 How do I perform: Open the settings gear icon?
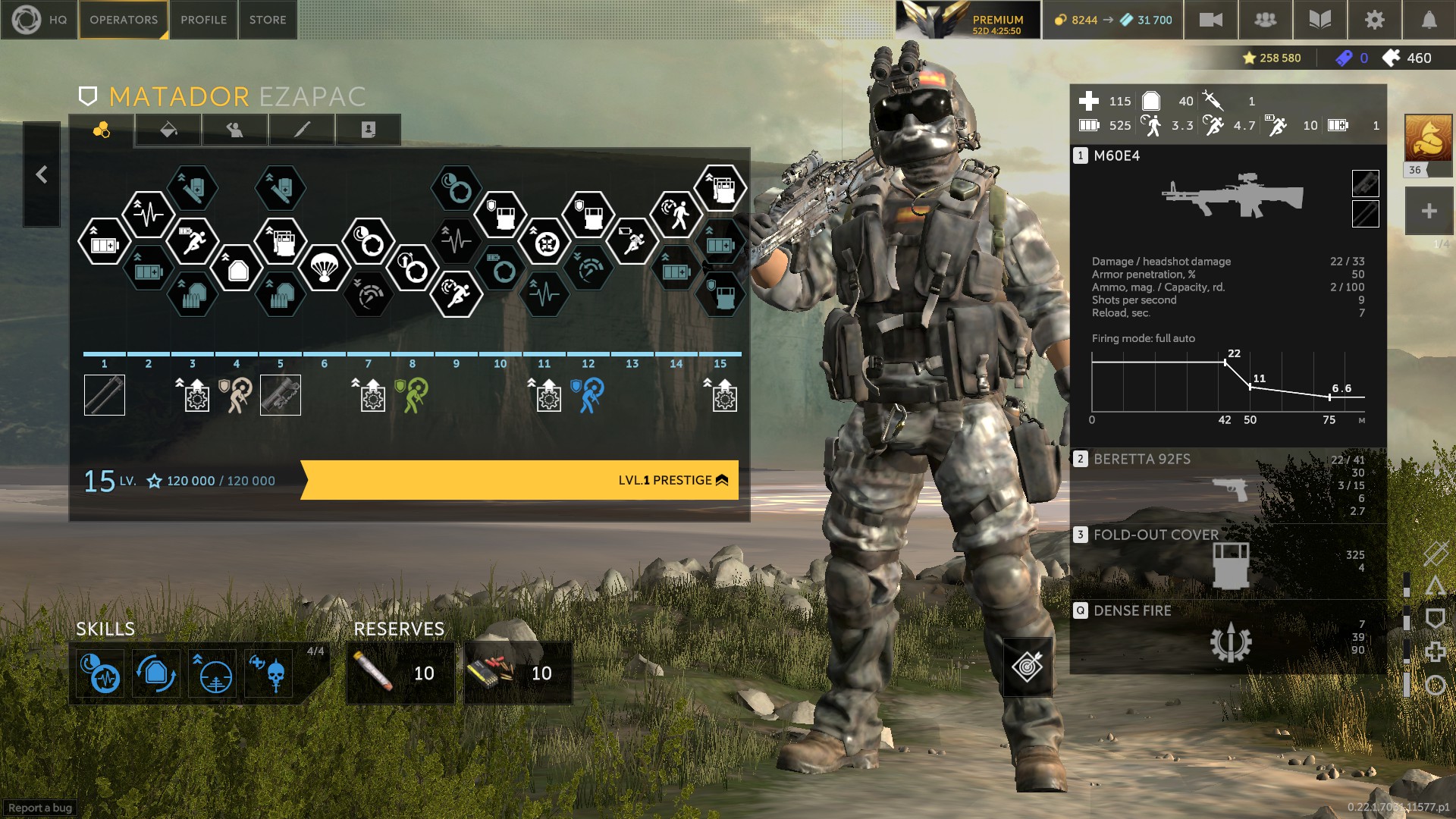point(1374,20)
